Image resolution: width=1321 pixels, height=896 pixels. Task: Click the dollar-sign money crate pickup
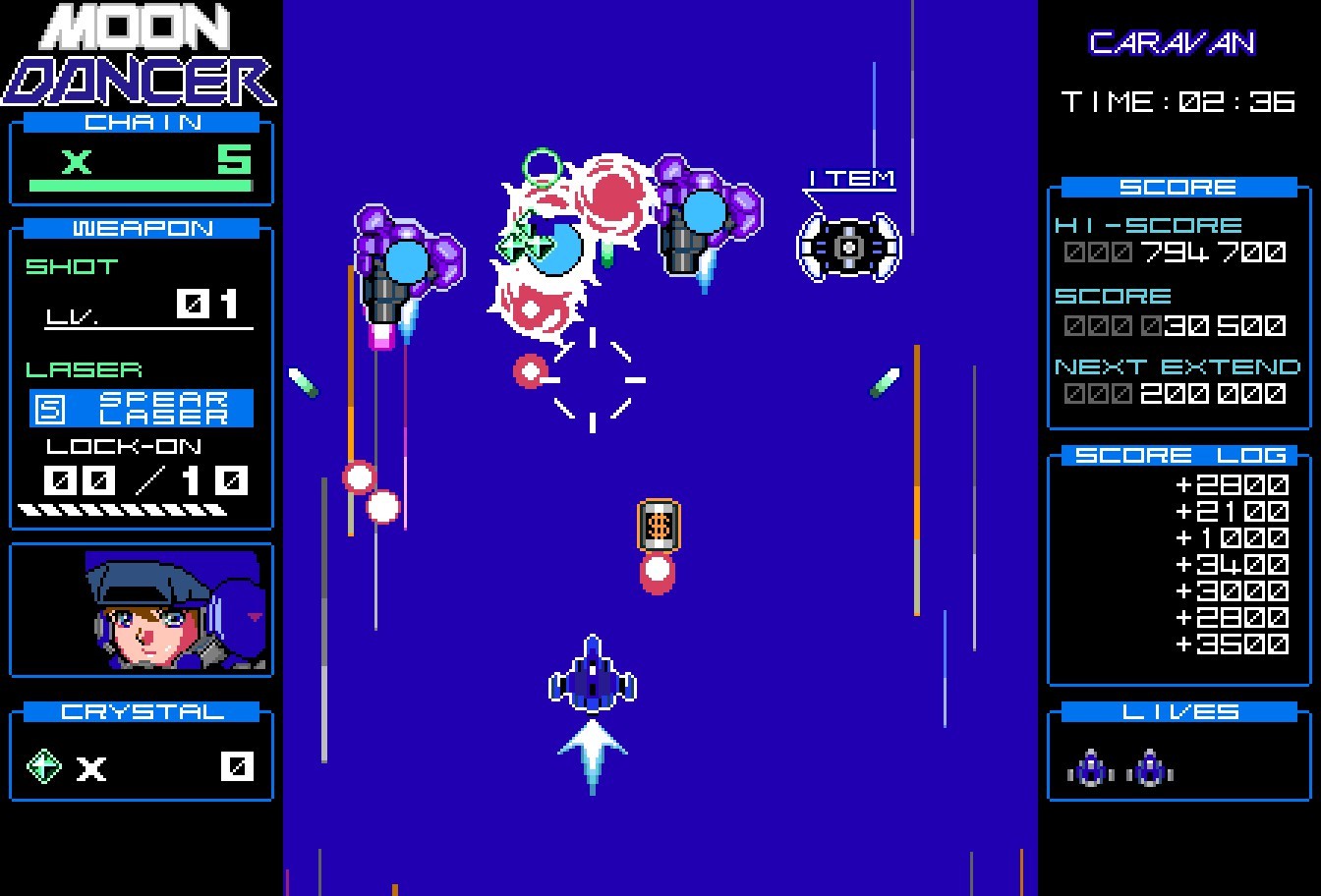pyautogui.click(x=658, y=526)
